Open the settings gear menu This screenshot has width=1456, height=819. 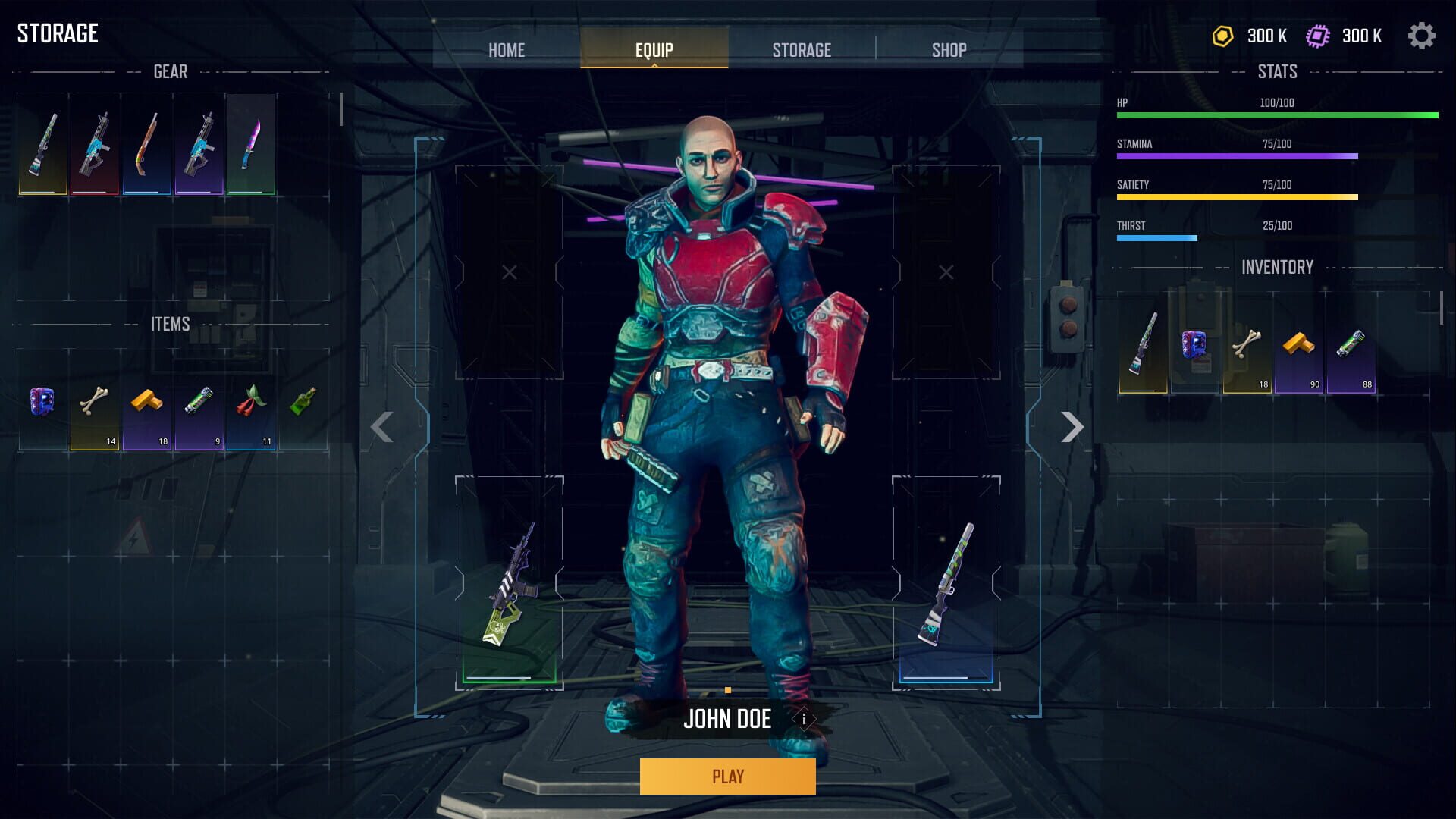coord(1423,36)
